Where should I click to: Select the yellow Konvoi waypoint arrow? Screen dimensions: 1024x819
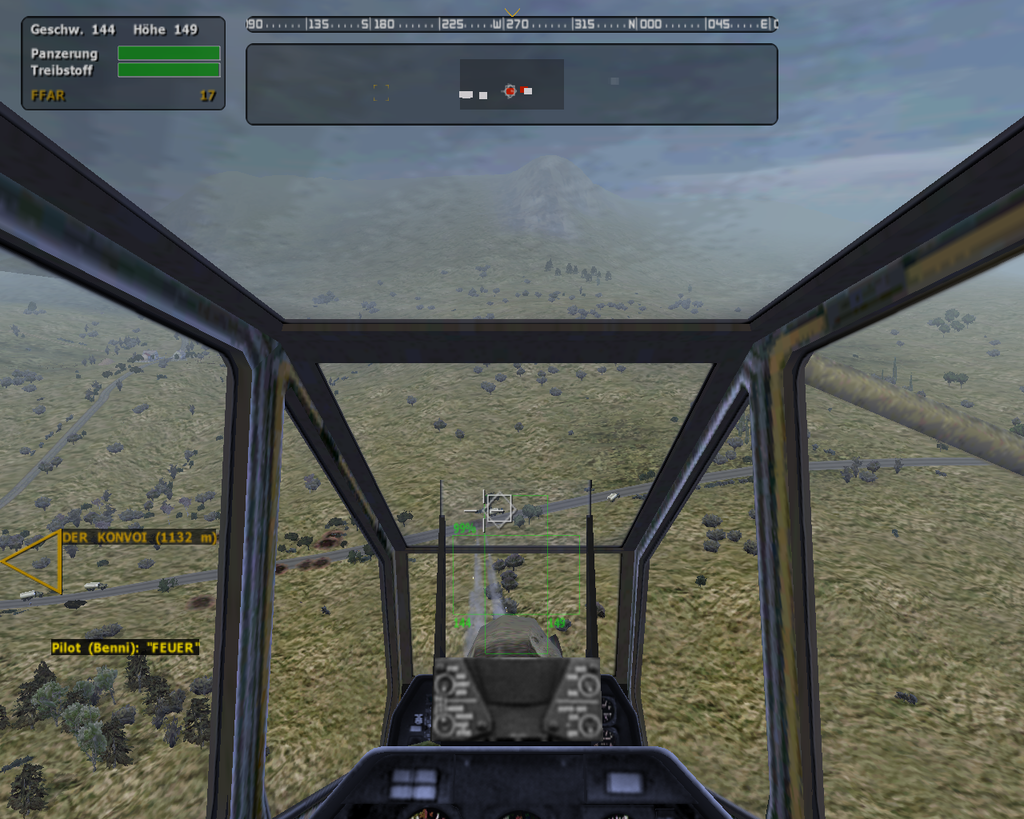point(34,561)
